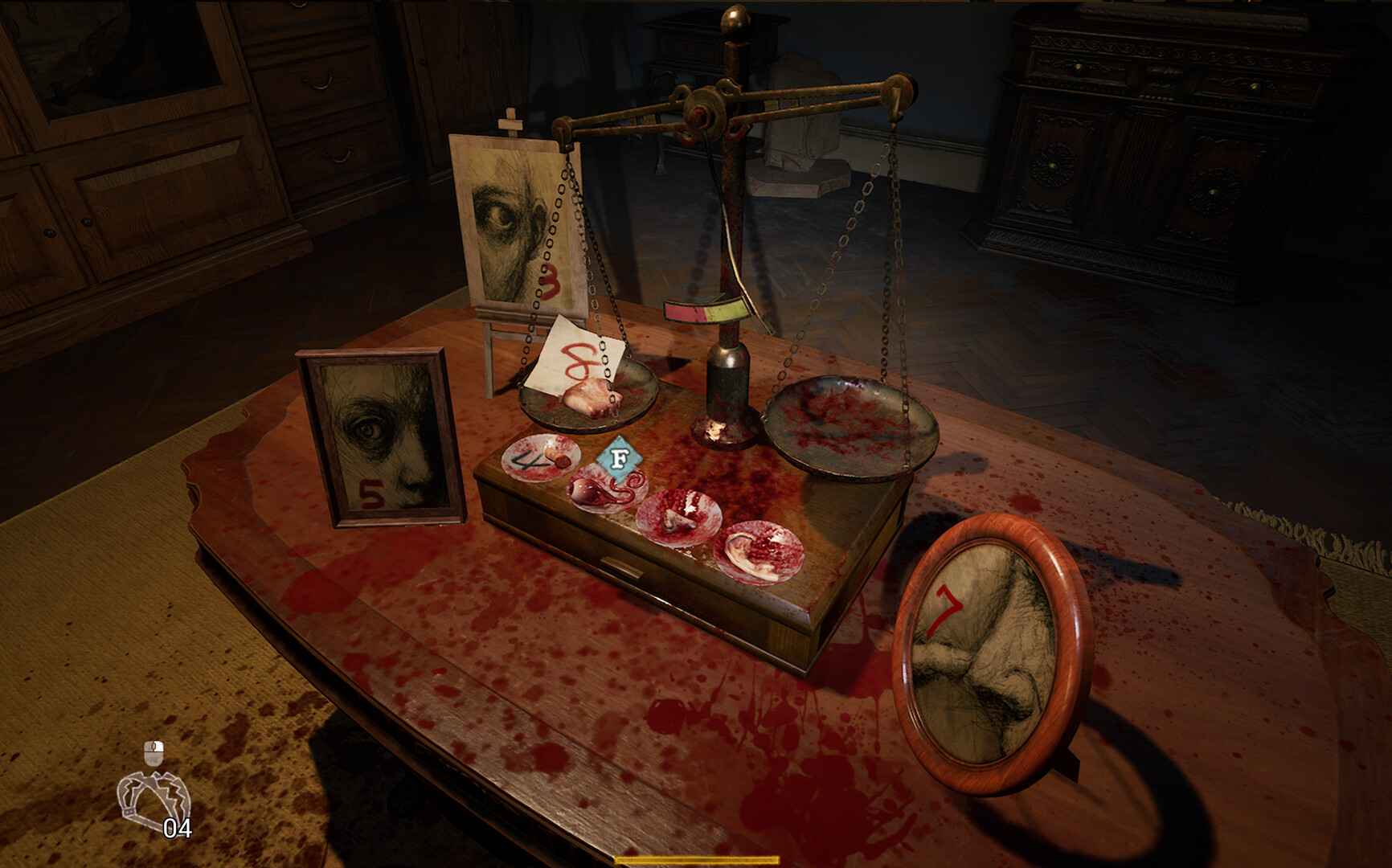Select the plate numbered 4
1392x868 pixels.
tap(537, 461)
